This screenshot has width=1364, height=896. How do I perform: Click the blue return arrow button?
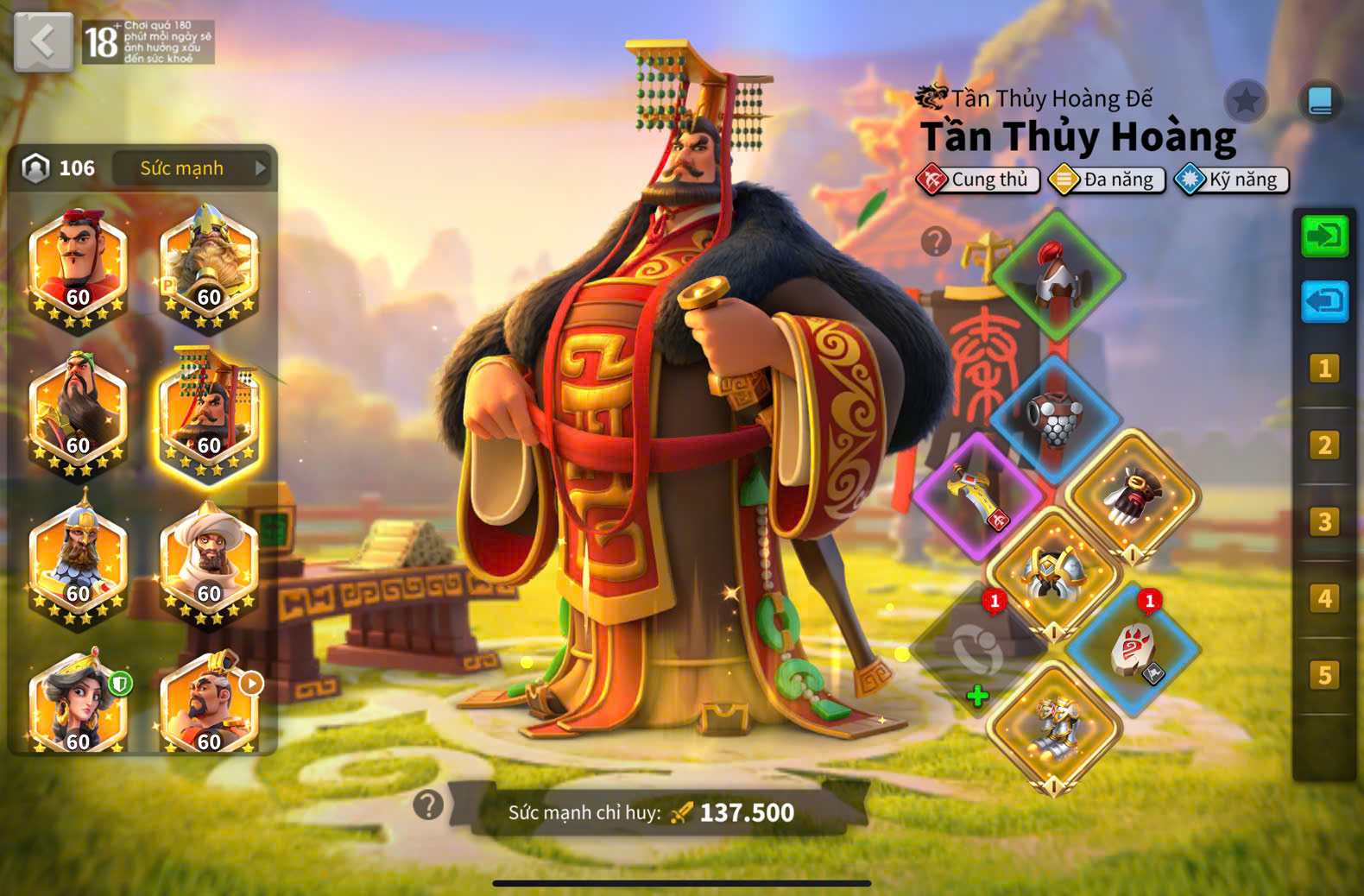[x=1324, y=302]
